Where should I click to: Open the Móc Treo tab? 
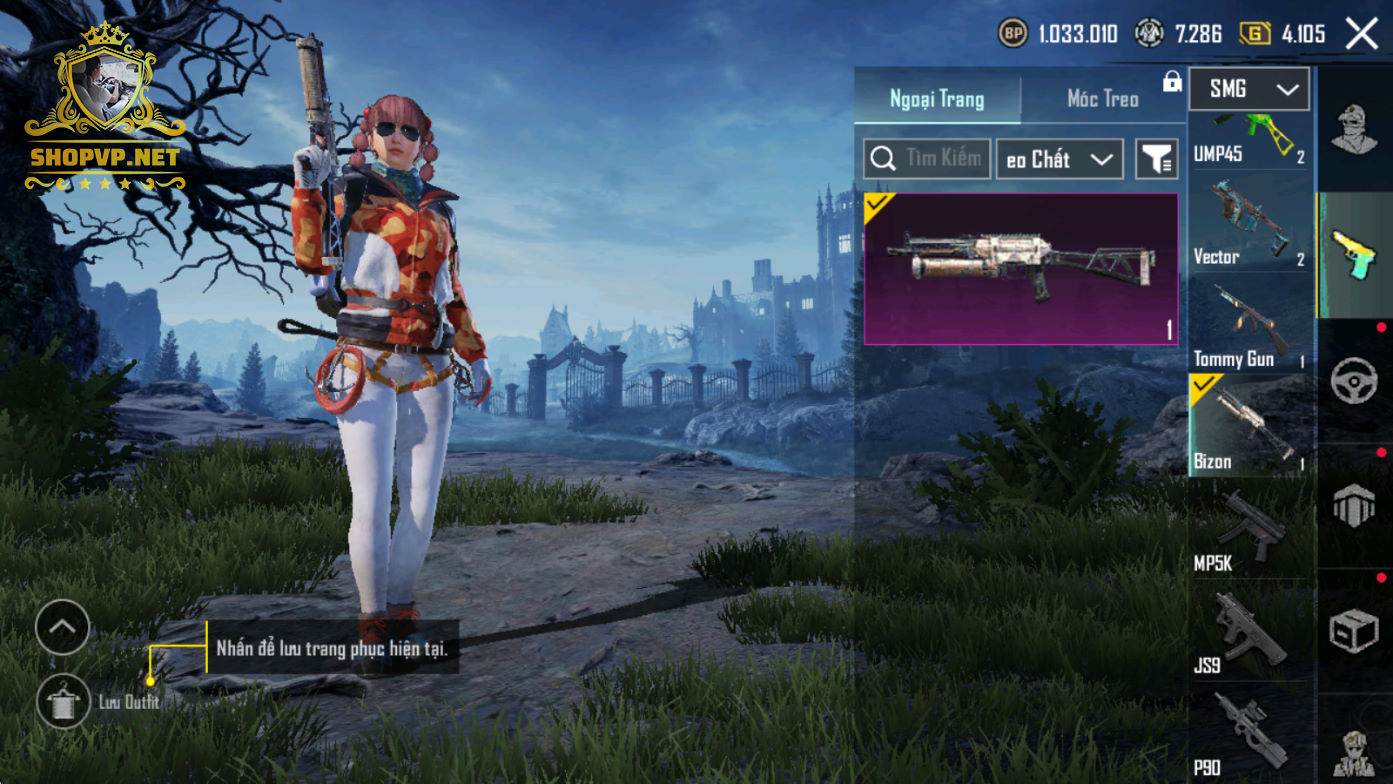(1102, 99)
